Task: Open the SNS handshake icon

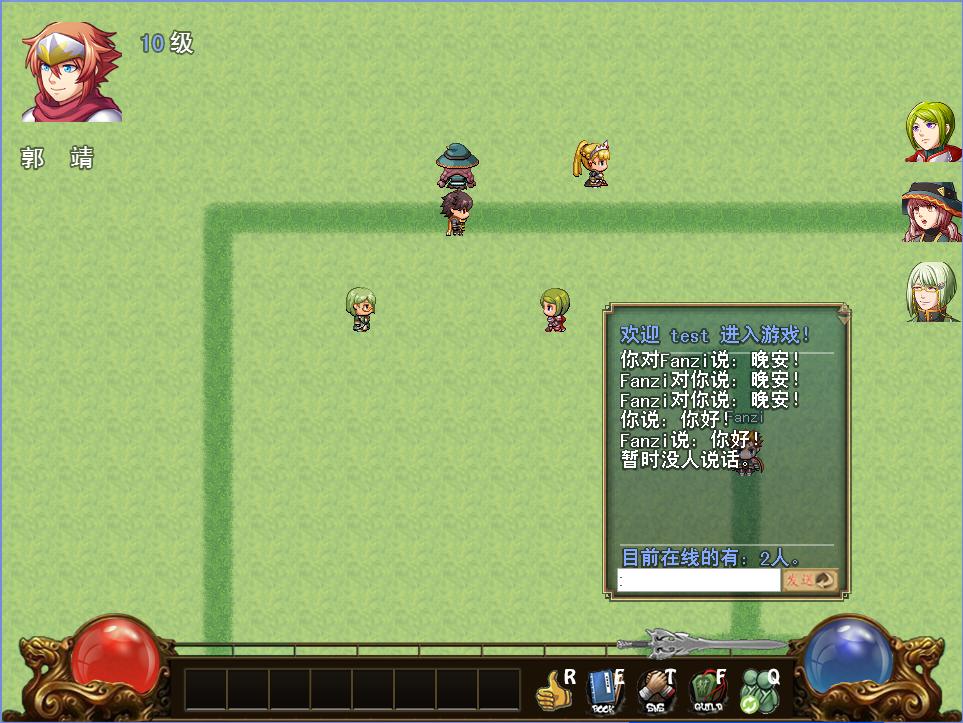Action: 657,691
